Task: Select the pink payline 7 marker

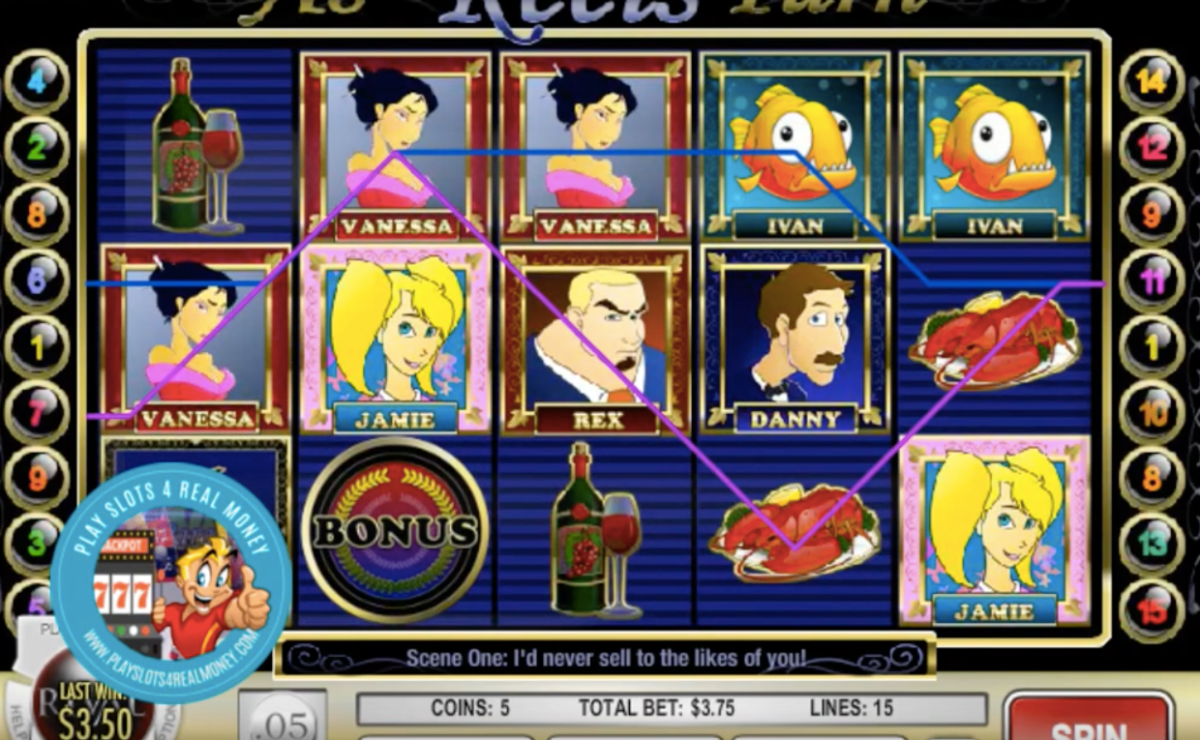Action: click(37, 412)
